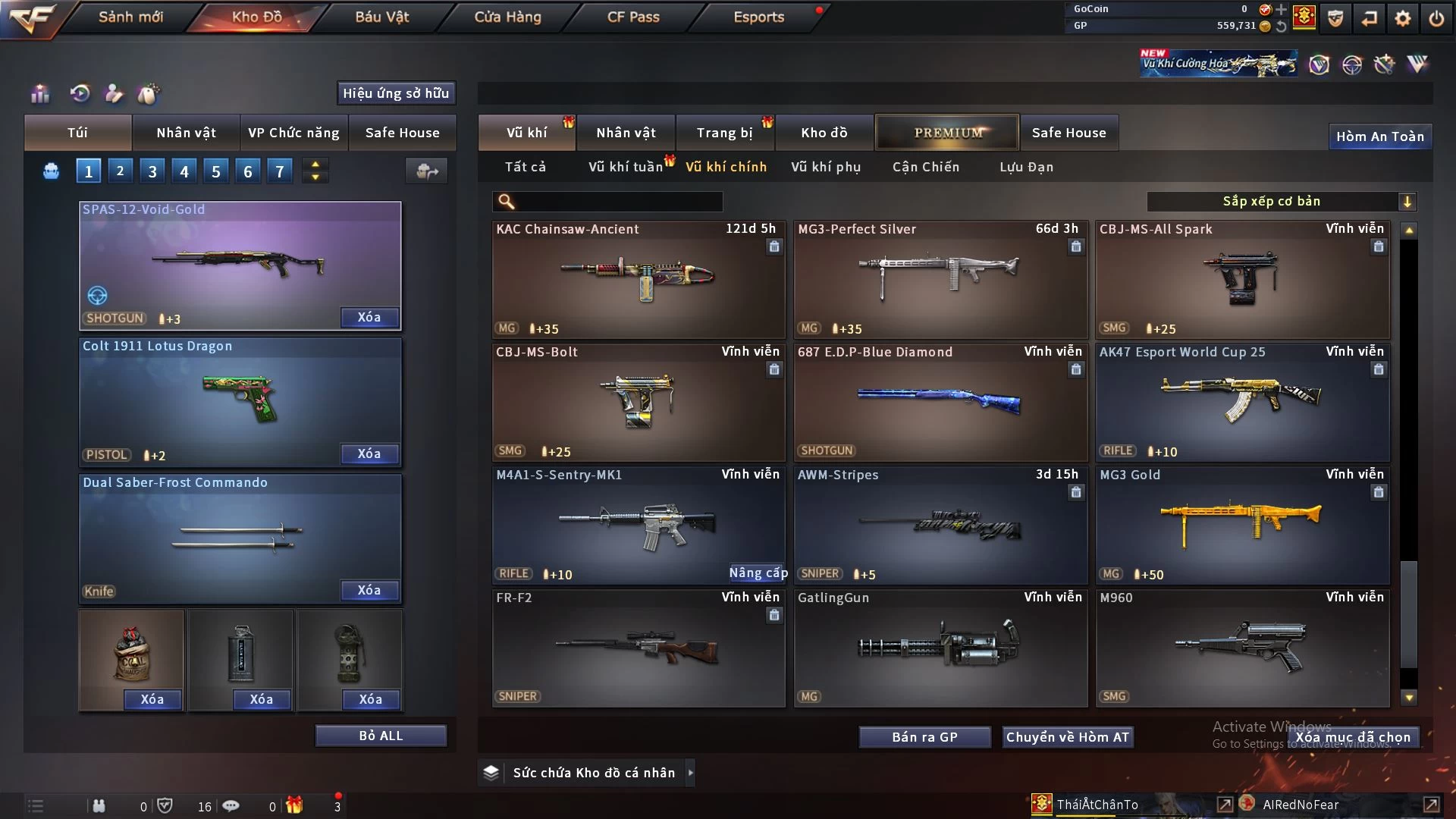Select the AK47 Esport World Cup 25
The image size is (1456, 819).
[x=1242, y=402]
